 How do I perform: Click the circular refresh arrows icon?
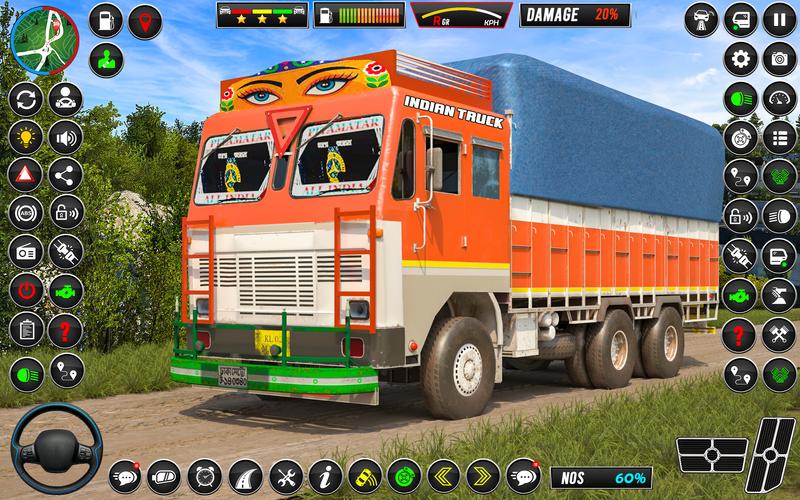click(x=26, y=99)
